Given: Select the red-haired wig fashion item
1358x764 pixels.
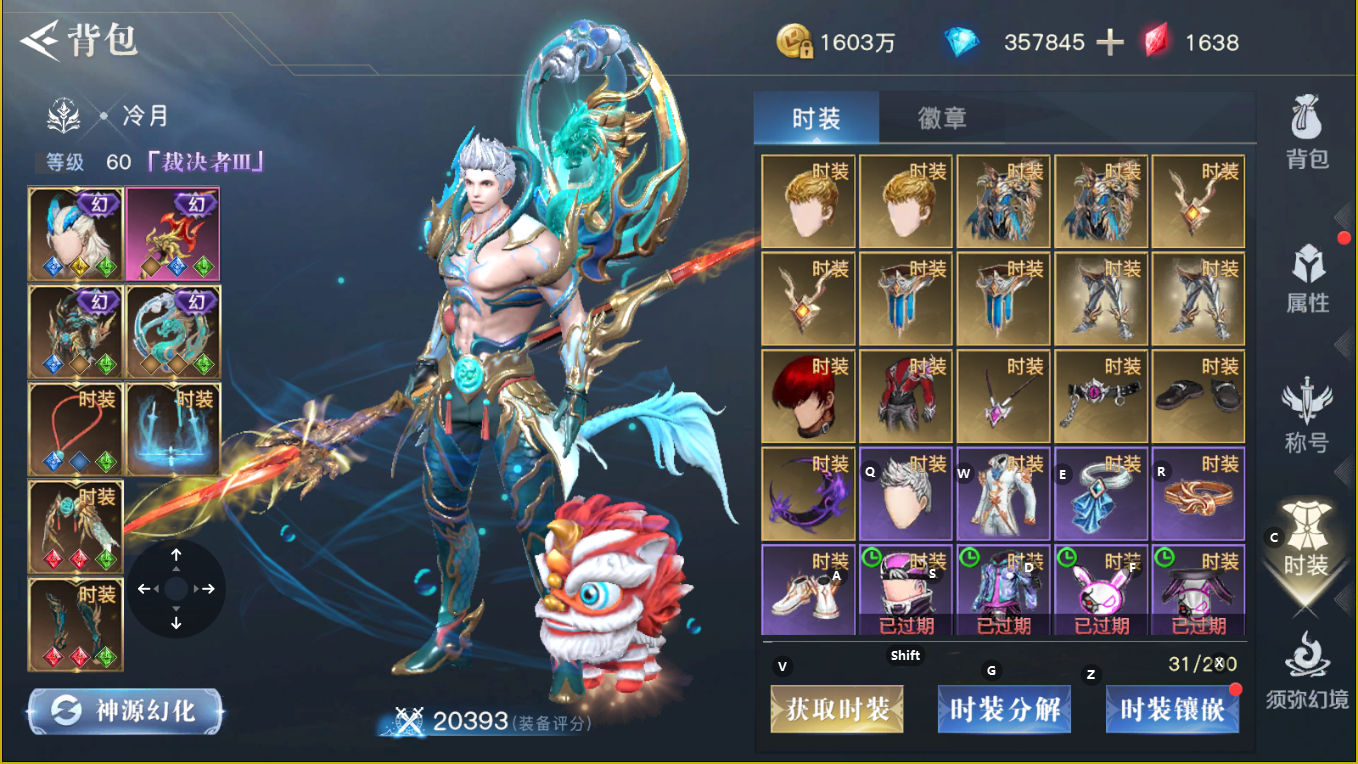Looking at the screenshot, I should click(x=808, y=397).
